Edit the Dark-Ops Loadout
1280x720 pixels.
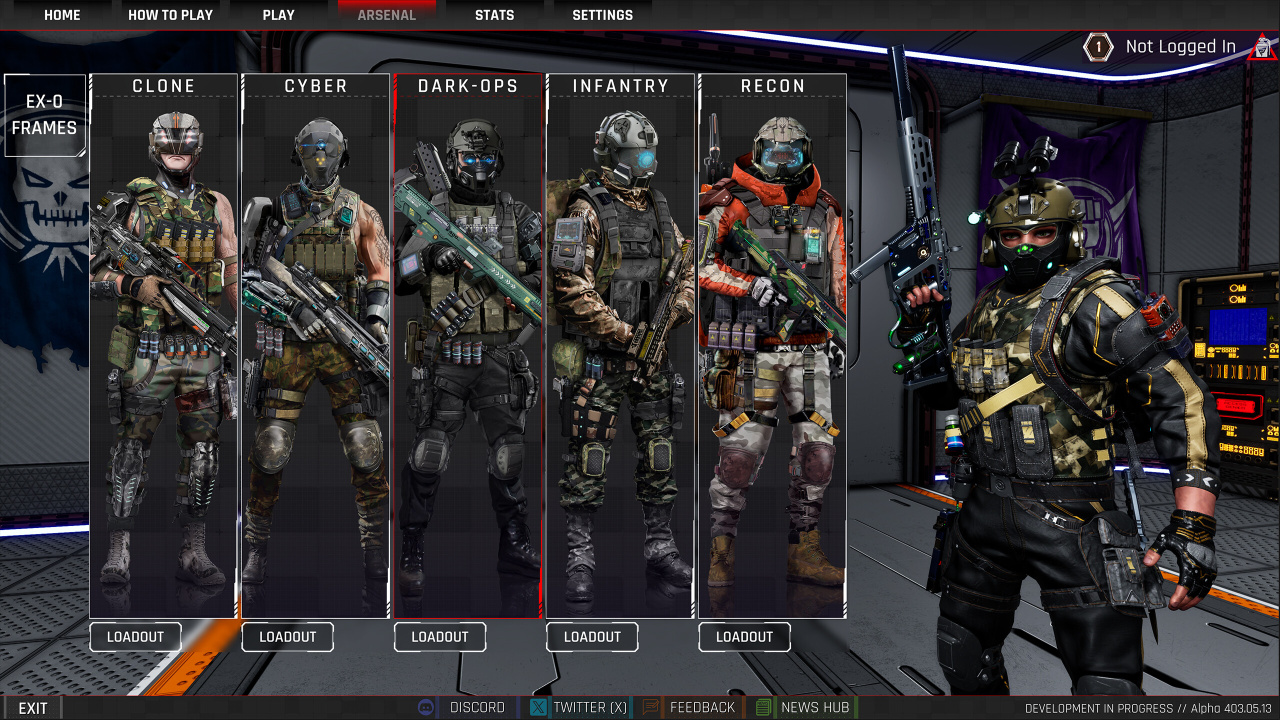440,637
